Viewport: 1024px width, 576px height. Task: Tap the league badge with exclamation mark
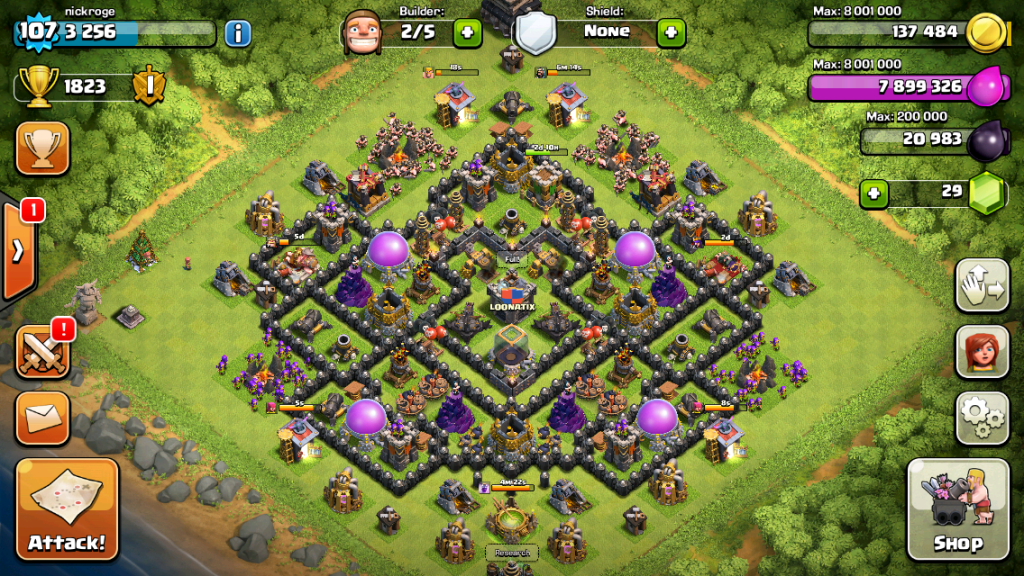point(148,86)
